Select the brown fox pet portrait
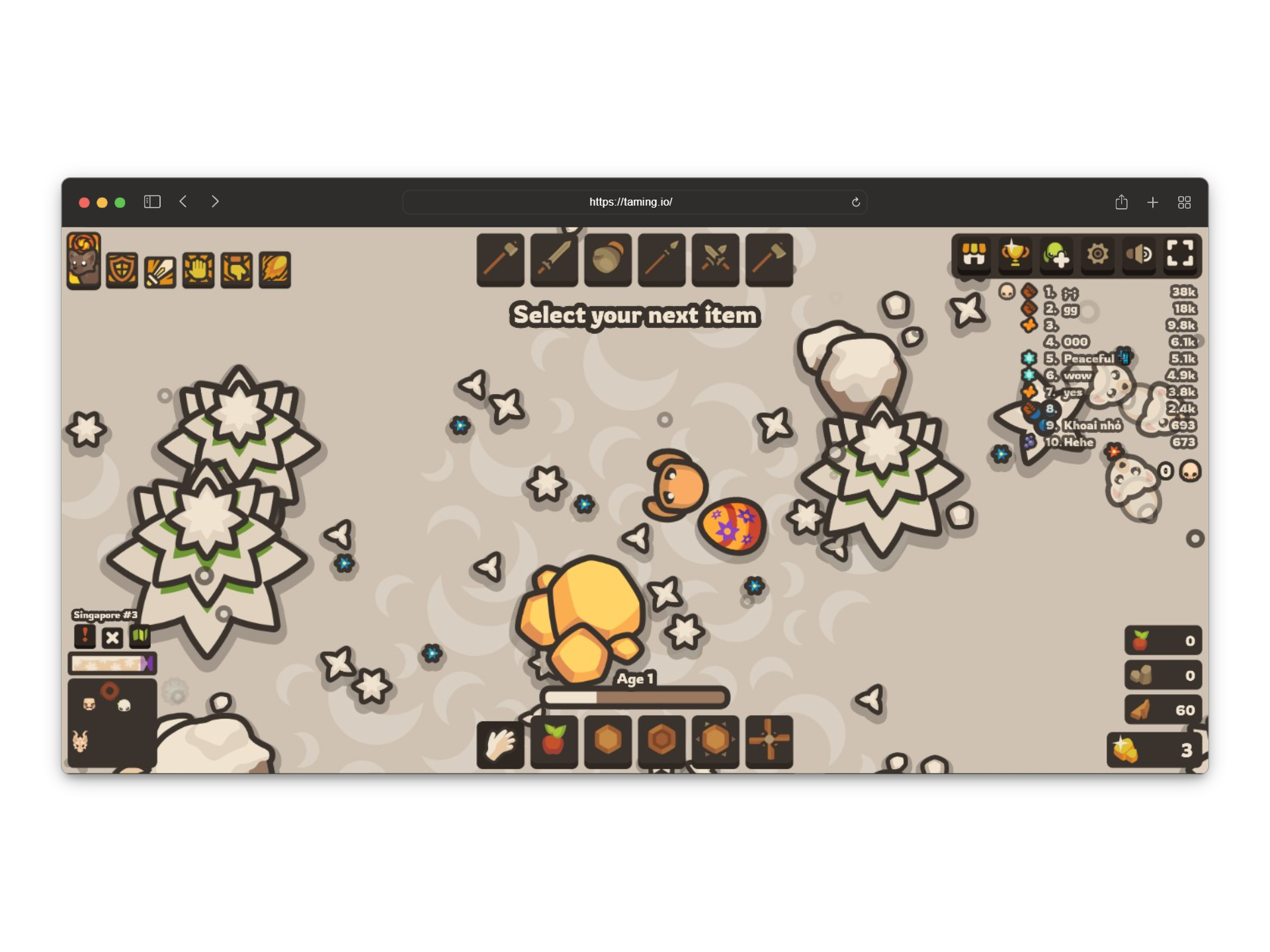This screenshot has width=1270, height=952. coord(83,261)
